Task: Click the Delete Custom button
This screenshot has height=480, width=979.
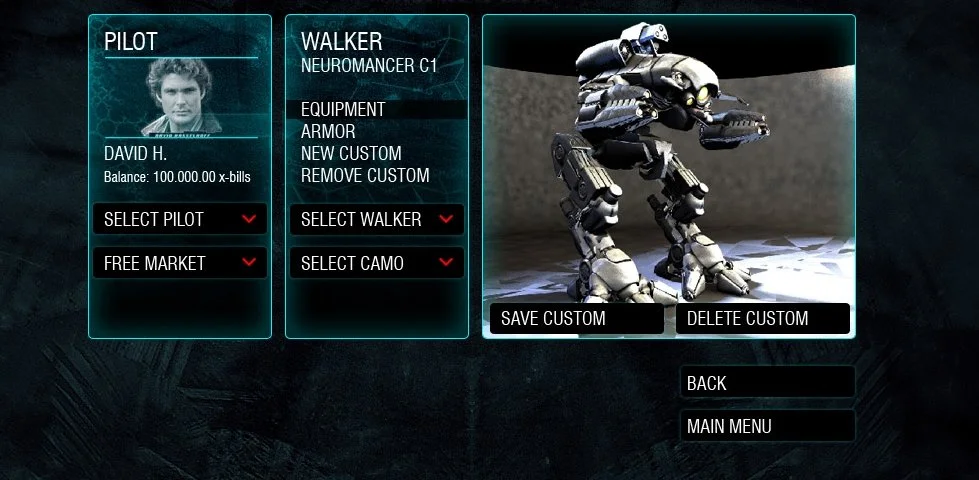Action: [762, 319]
